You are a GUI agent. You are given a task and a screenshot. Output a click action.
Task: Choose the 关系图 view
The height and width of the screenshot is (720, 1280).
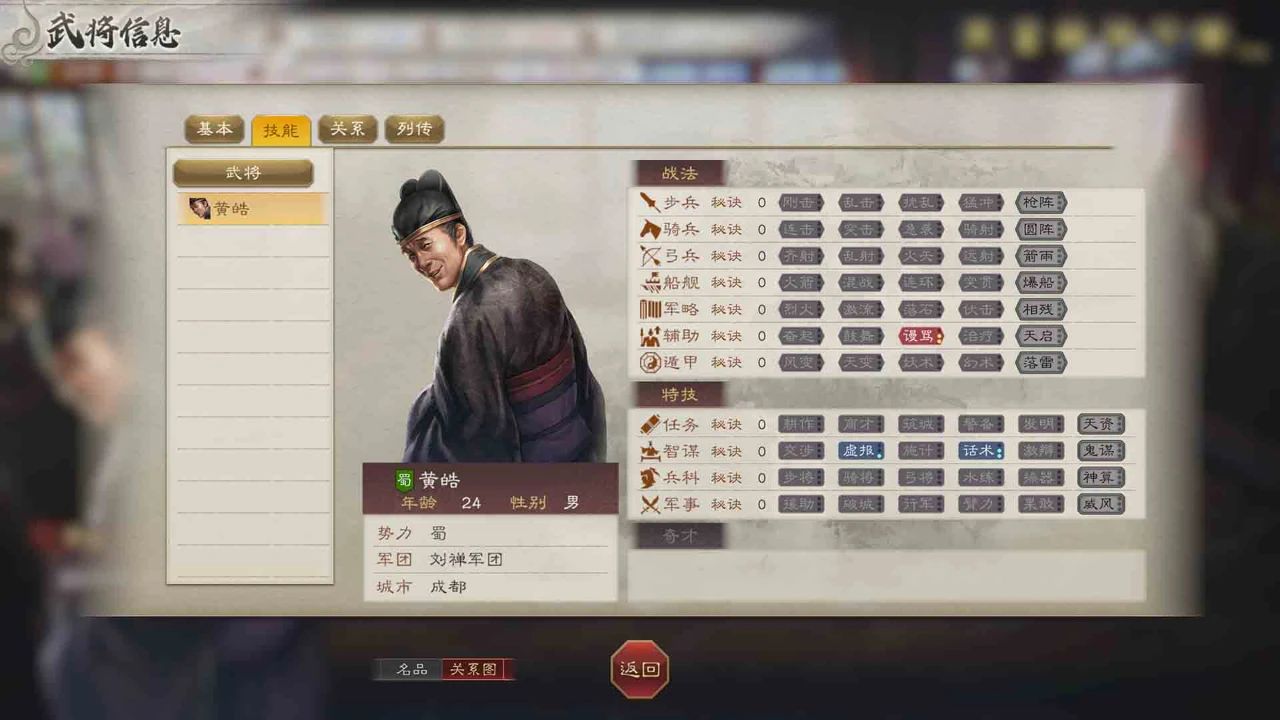tap(474, 669)
